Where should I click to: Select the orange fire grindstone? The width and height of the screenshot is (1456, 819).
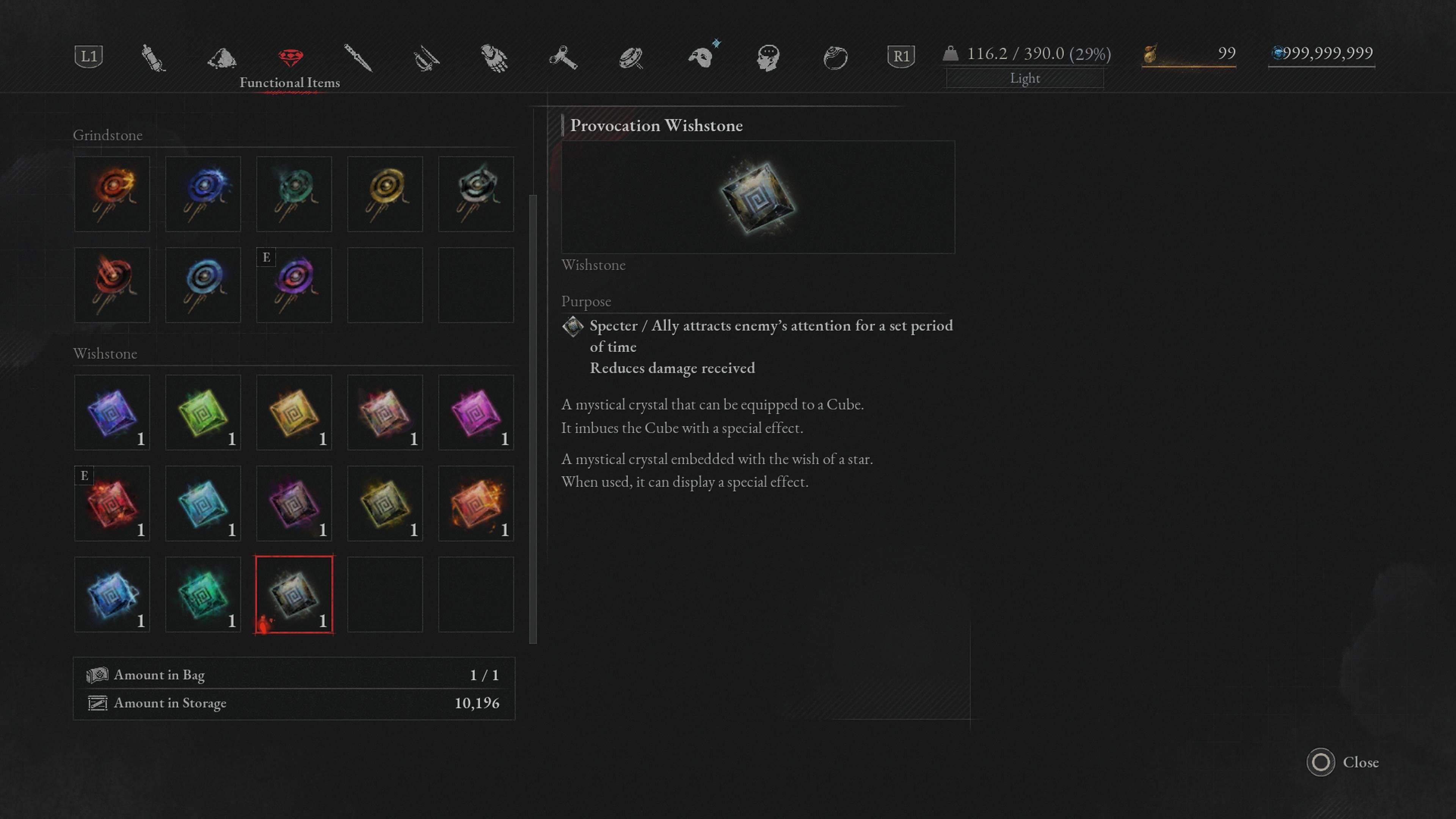[x=112, y=193]
